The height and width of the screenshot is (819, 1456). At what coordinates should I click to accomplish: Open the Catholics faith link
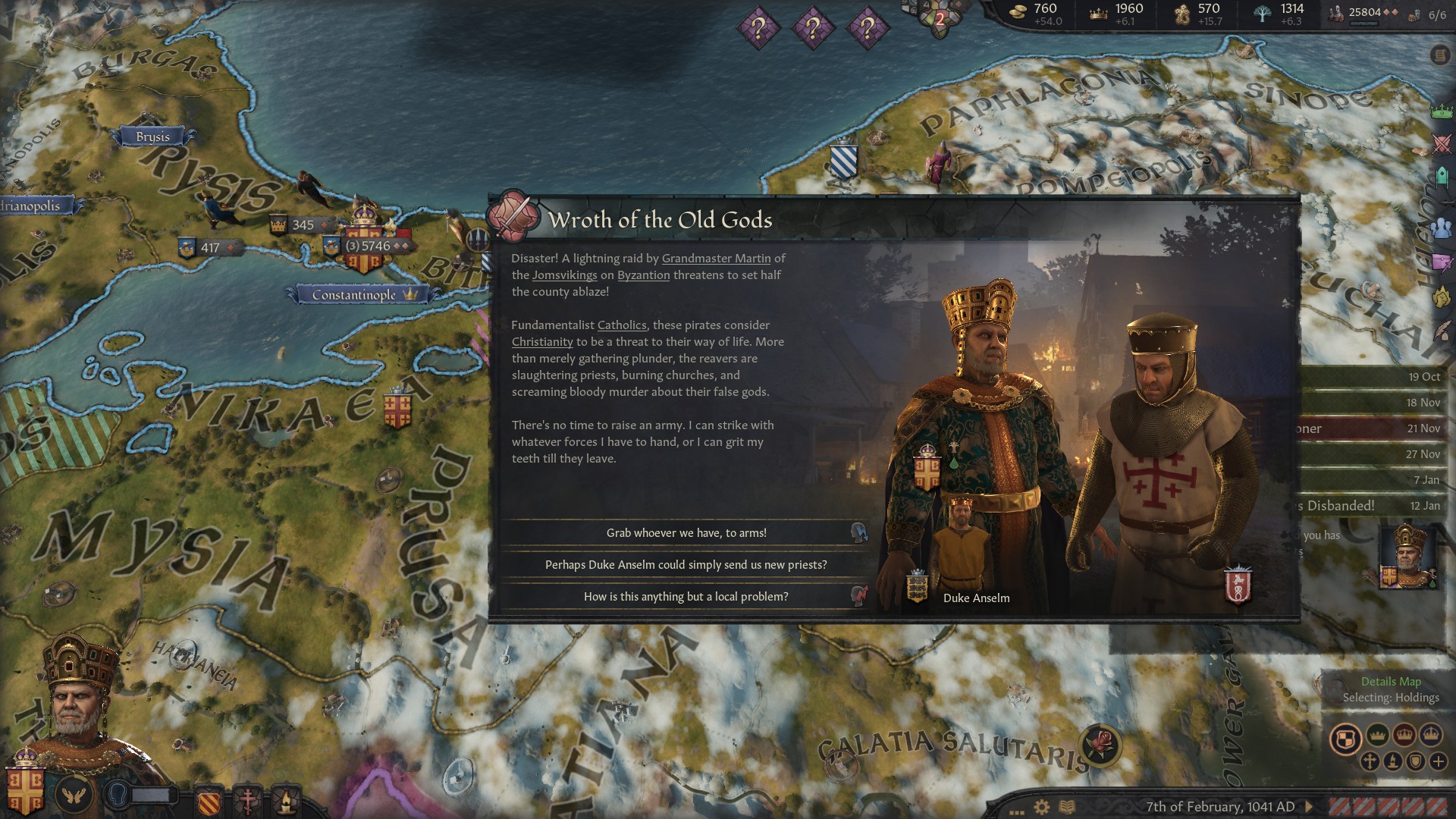point(622,325)
